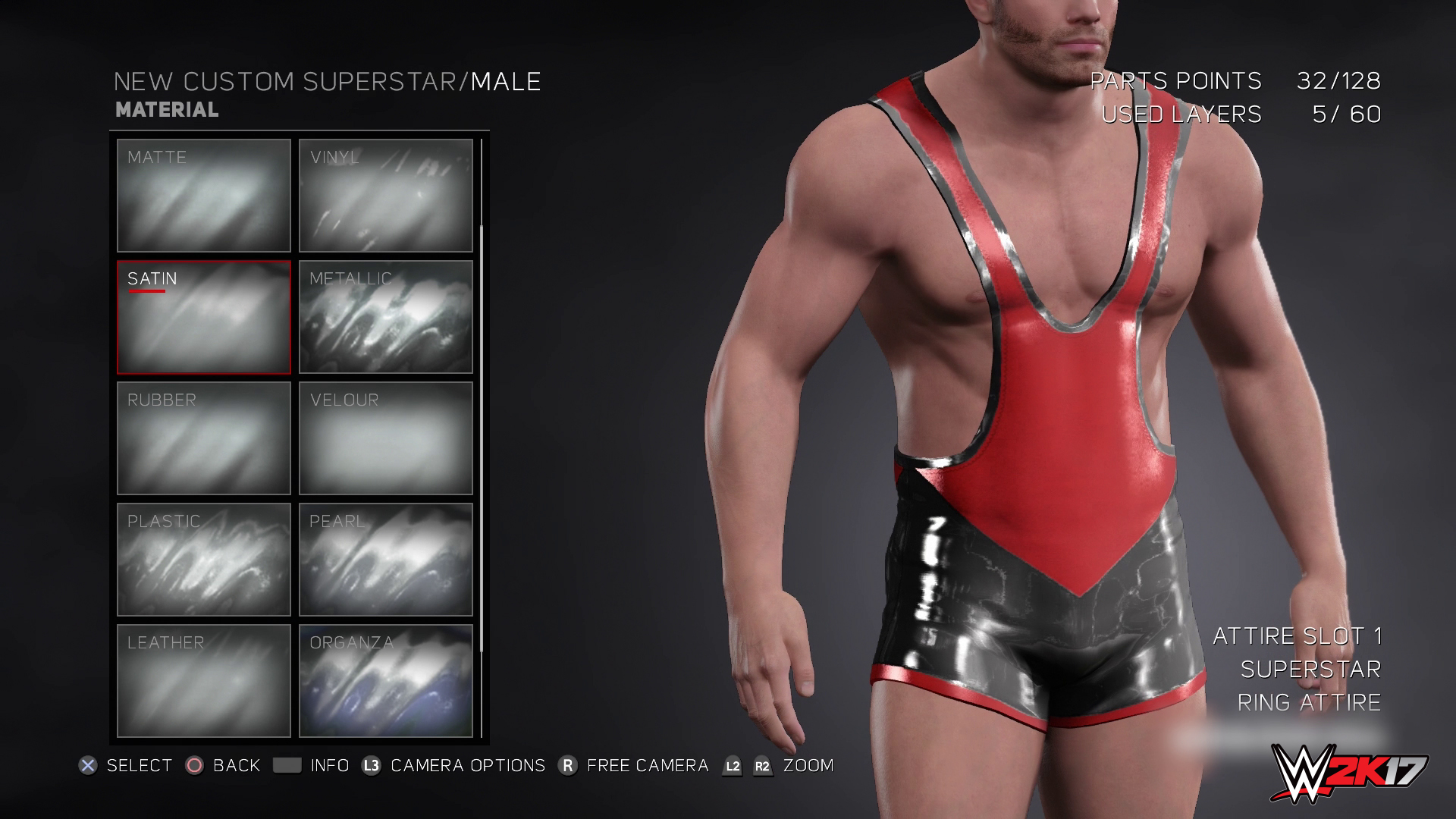1456x819 pixels.
Task: Choose the Plastic material texture
Action: (x=204, y=559)
